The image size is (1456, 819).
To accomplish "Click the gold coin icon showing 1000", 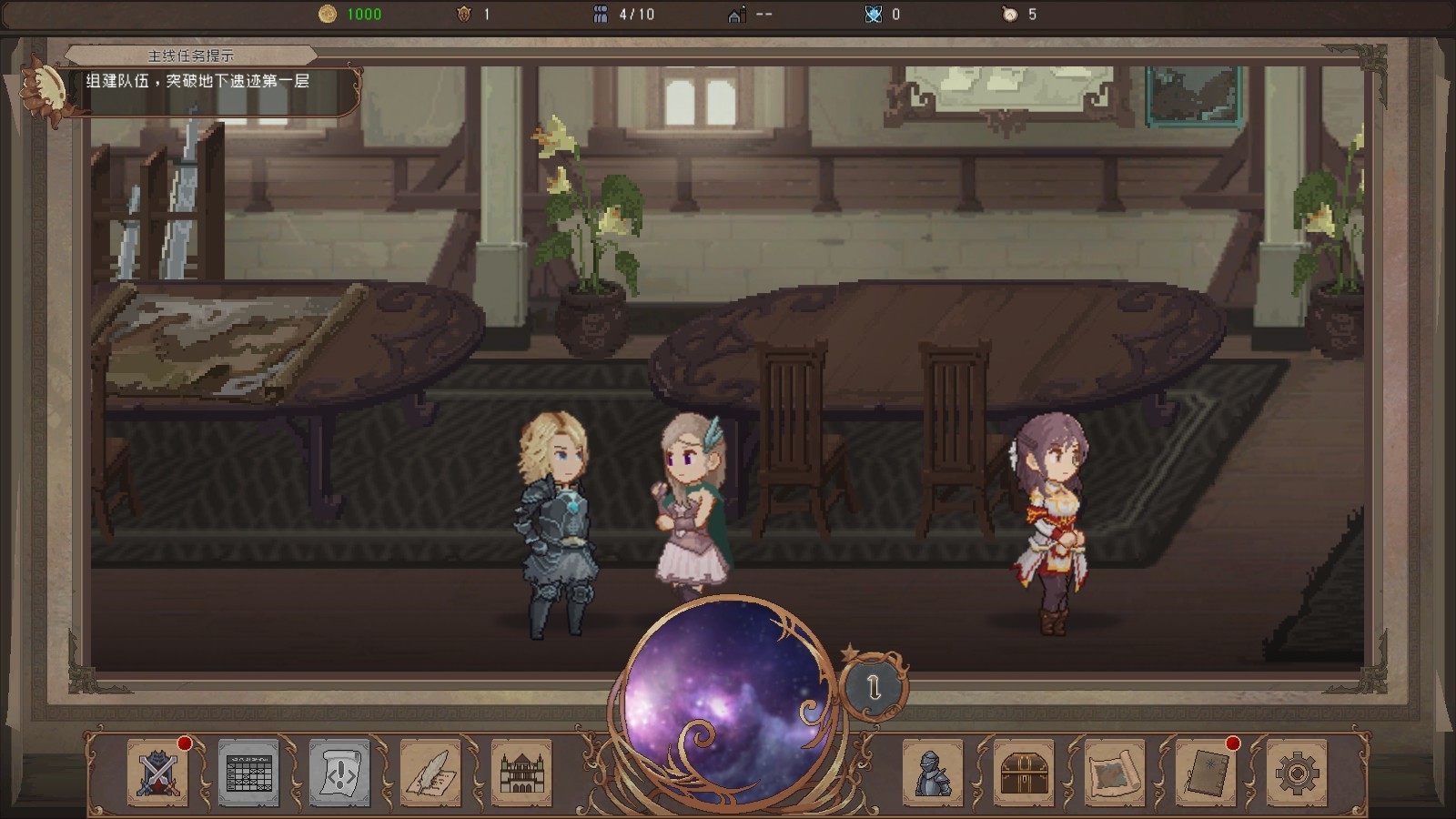I will 329,14.
